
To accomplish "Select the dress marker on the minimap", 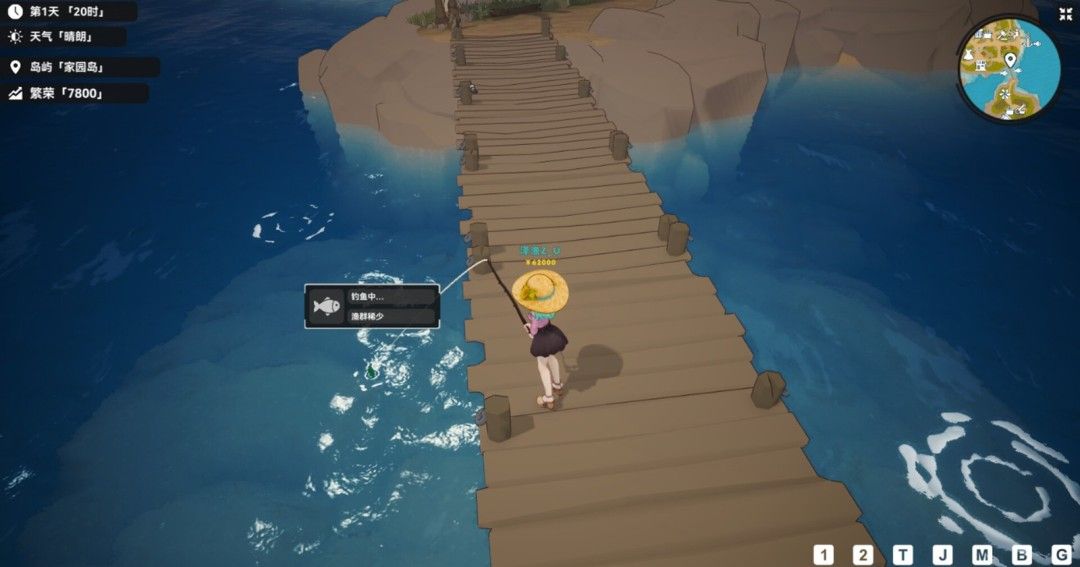I will [x=969, y=54].
